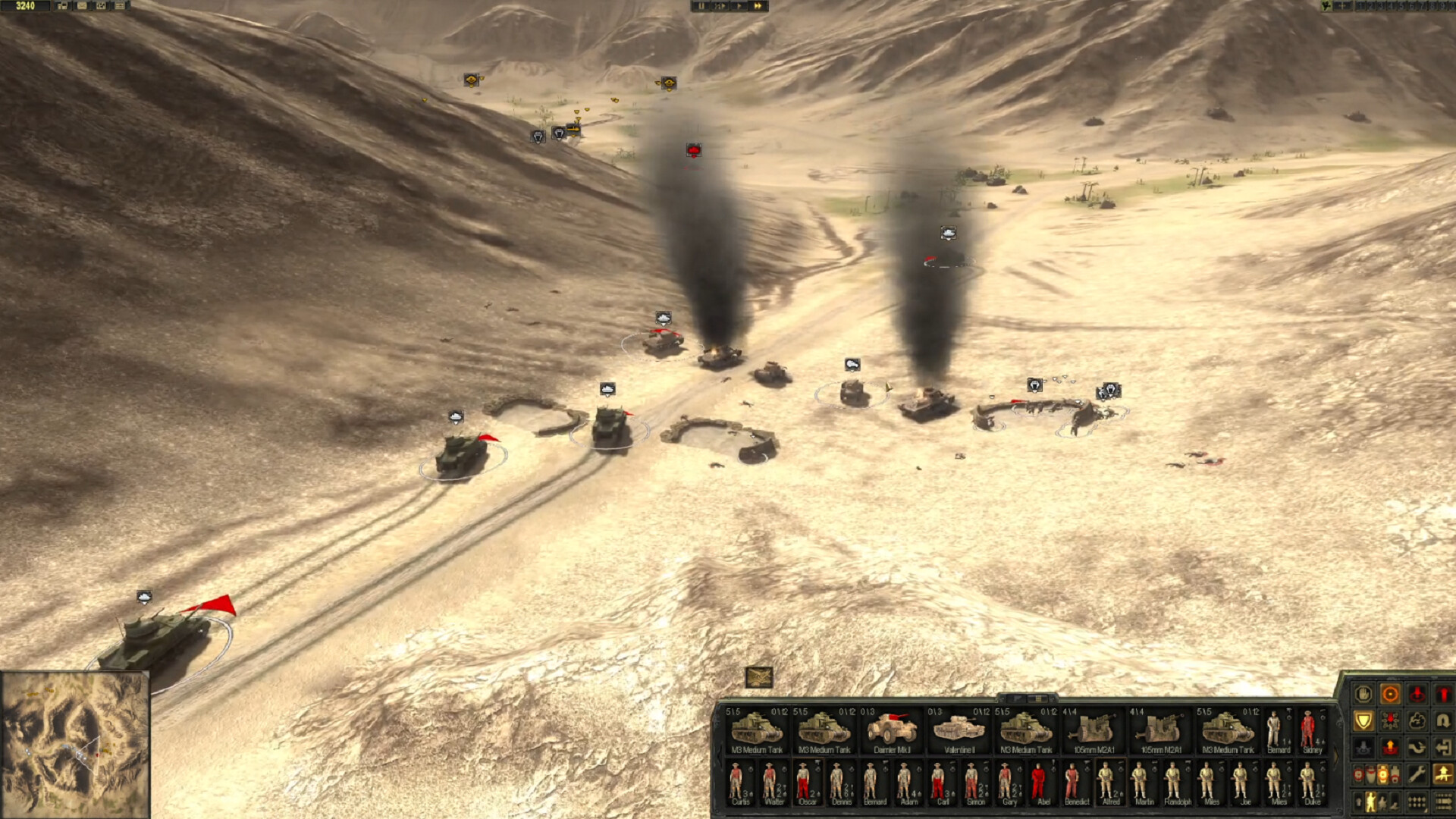This screenshot has height=819, width=1456.
Task: Click the repair wrench icon
Action: coord(1417,774)
